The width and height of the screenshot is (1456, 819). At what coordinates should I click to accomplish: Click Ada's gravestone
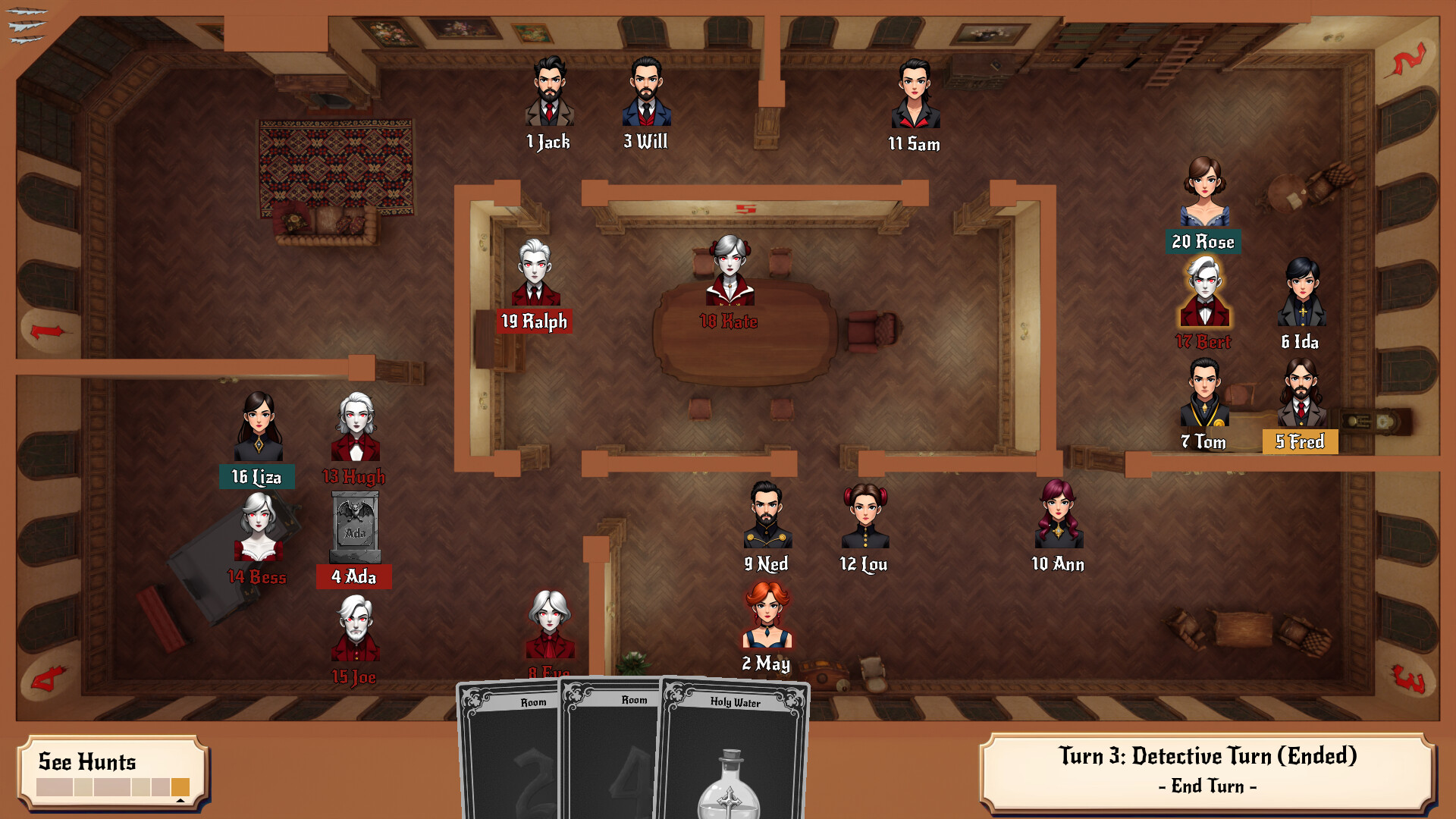coord(356,523)
